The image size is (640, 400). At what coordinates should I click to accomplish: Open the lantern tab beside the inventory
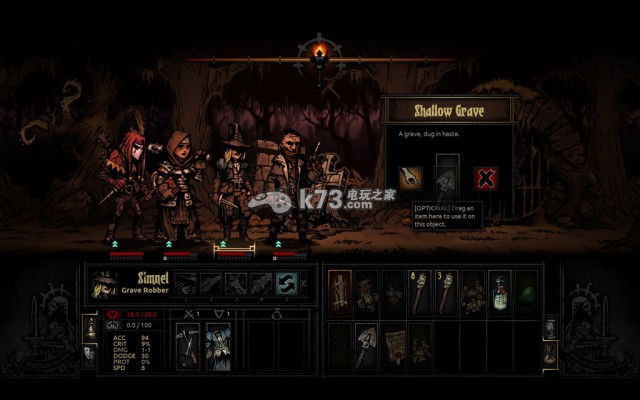550,329
